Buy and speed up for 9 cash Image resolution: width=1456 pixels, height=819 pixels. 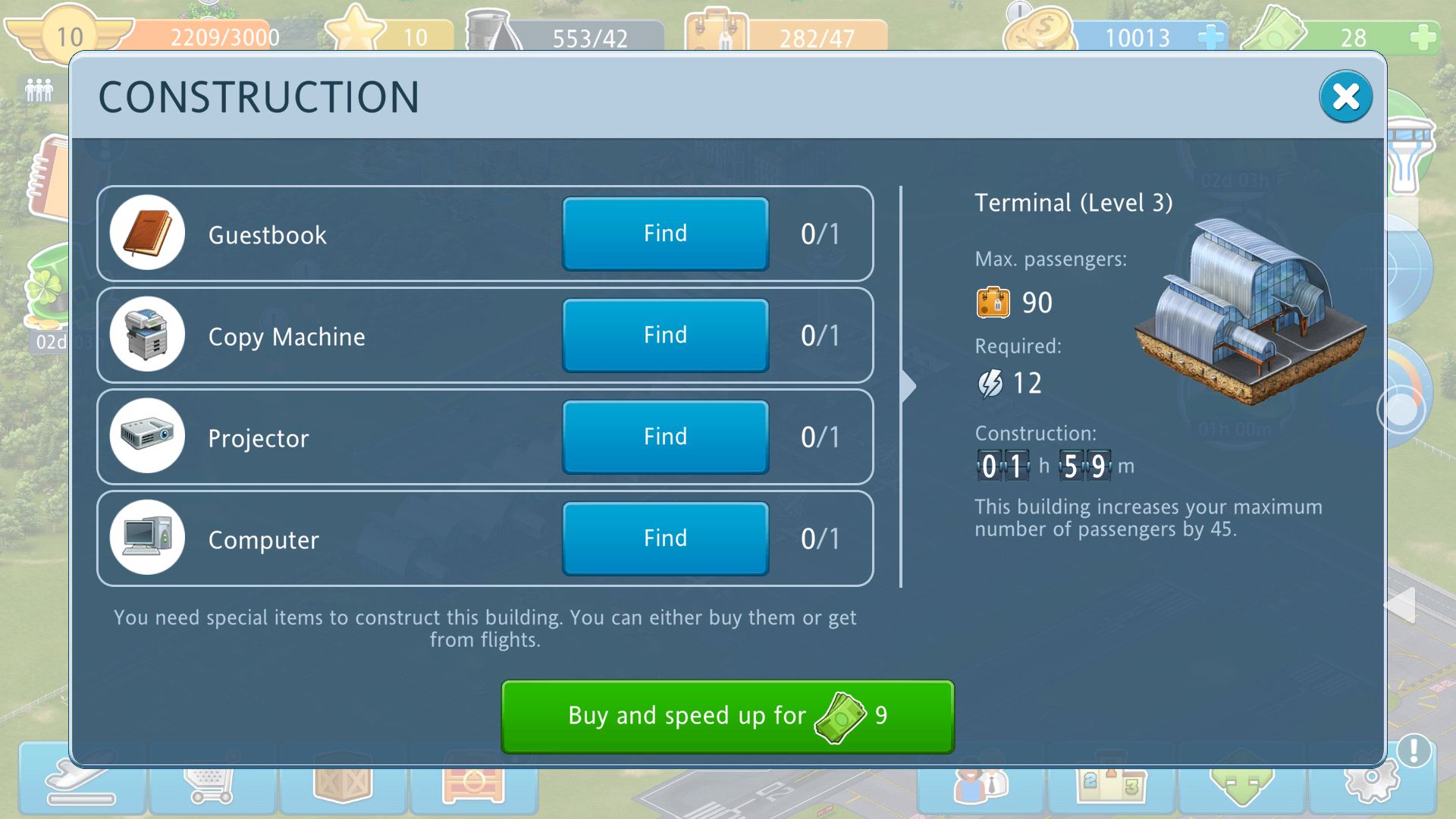727,716
